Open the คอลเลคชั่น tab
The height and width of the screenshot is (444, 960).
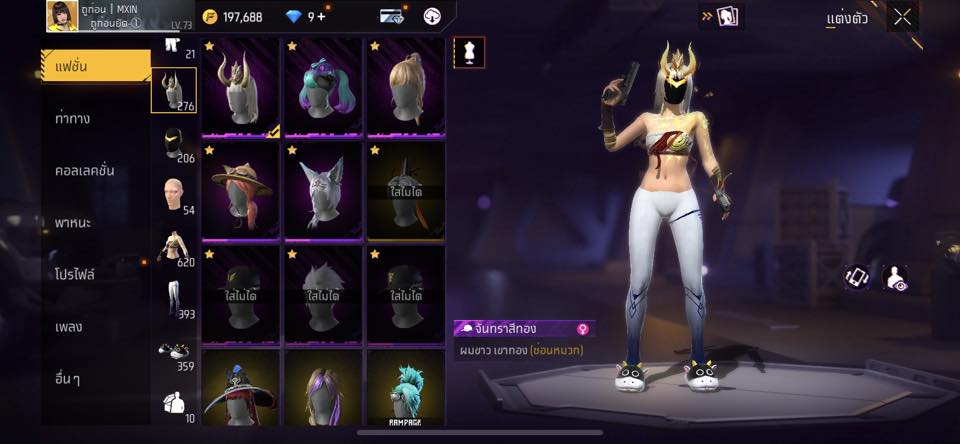84,170
